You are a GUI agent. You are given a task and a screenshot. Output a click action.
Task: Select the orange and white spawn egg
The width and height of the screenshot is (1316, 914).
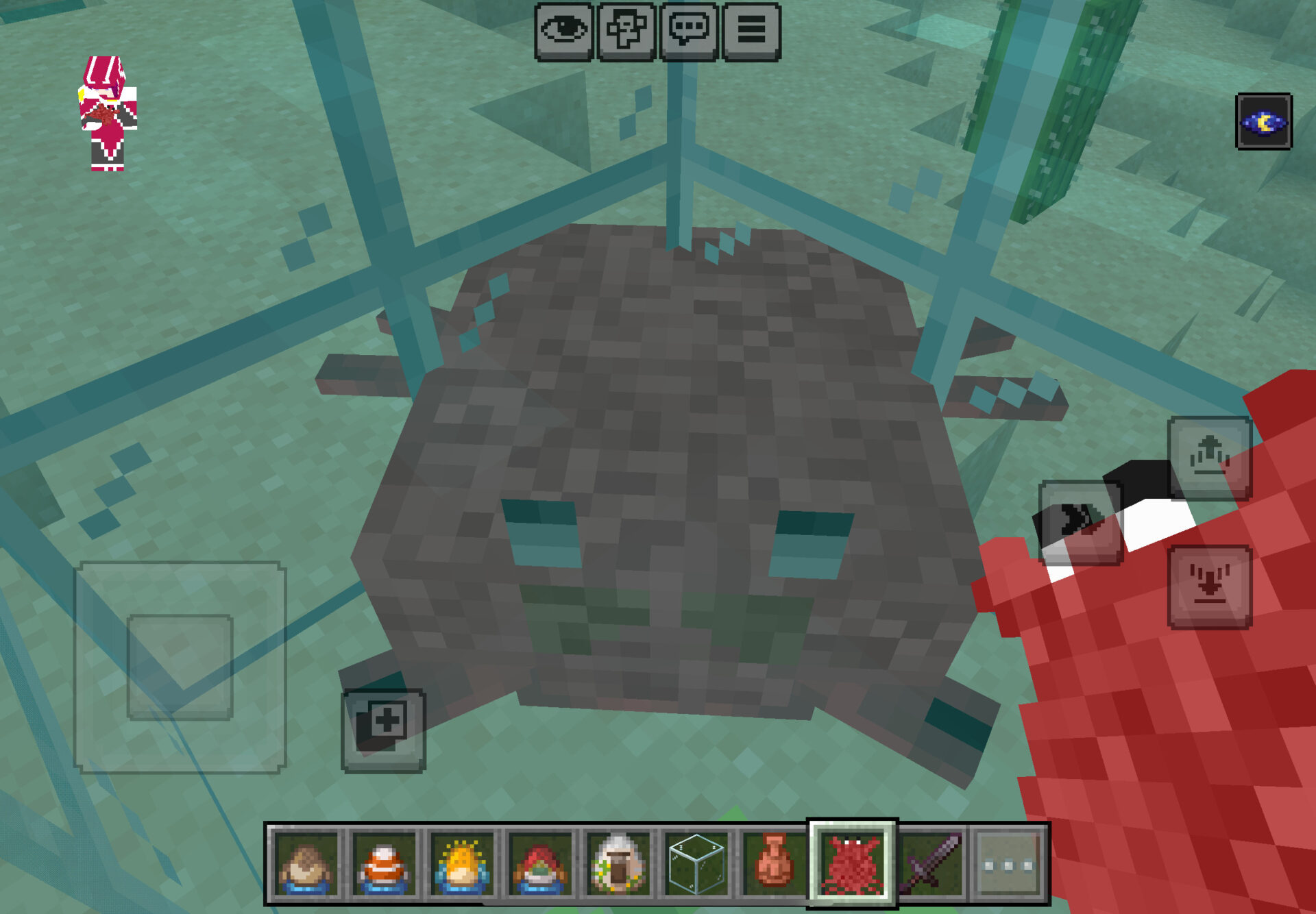[x=384, y=865]
